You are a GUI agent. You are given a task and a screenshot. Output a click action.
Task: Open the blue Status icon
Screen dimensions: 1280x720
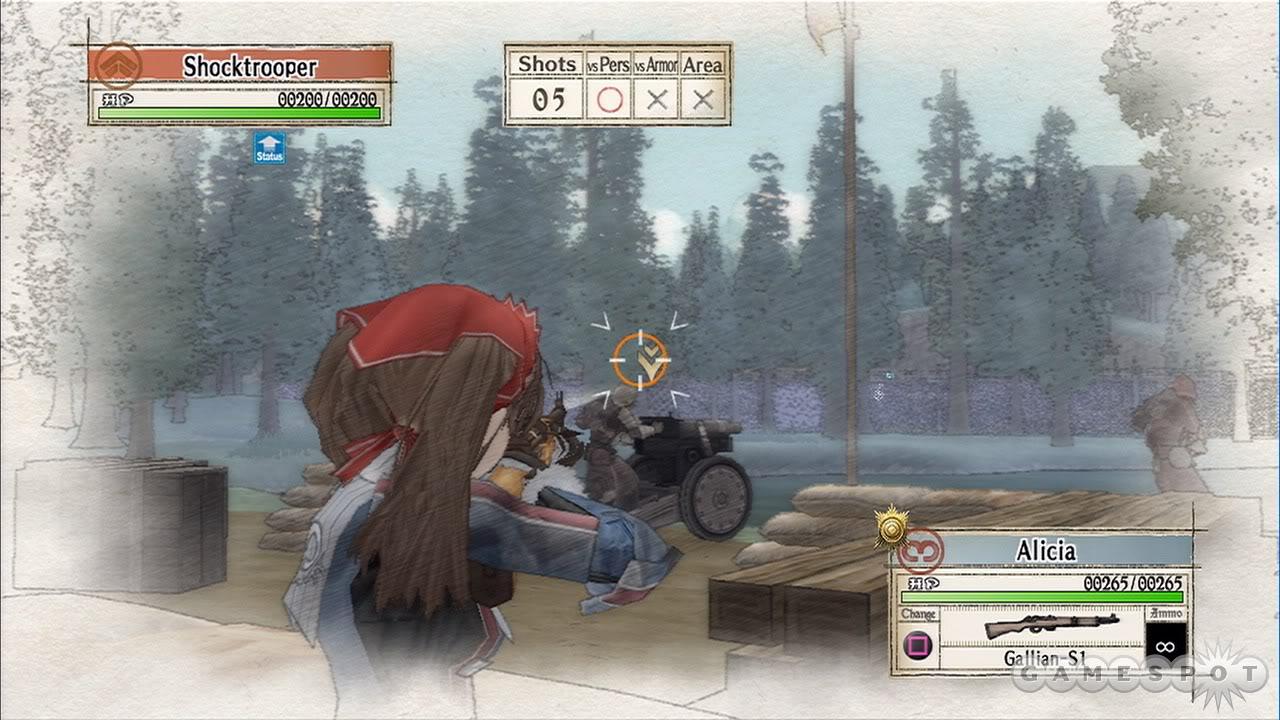click(x=269, y=148)
